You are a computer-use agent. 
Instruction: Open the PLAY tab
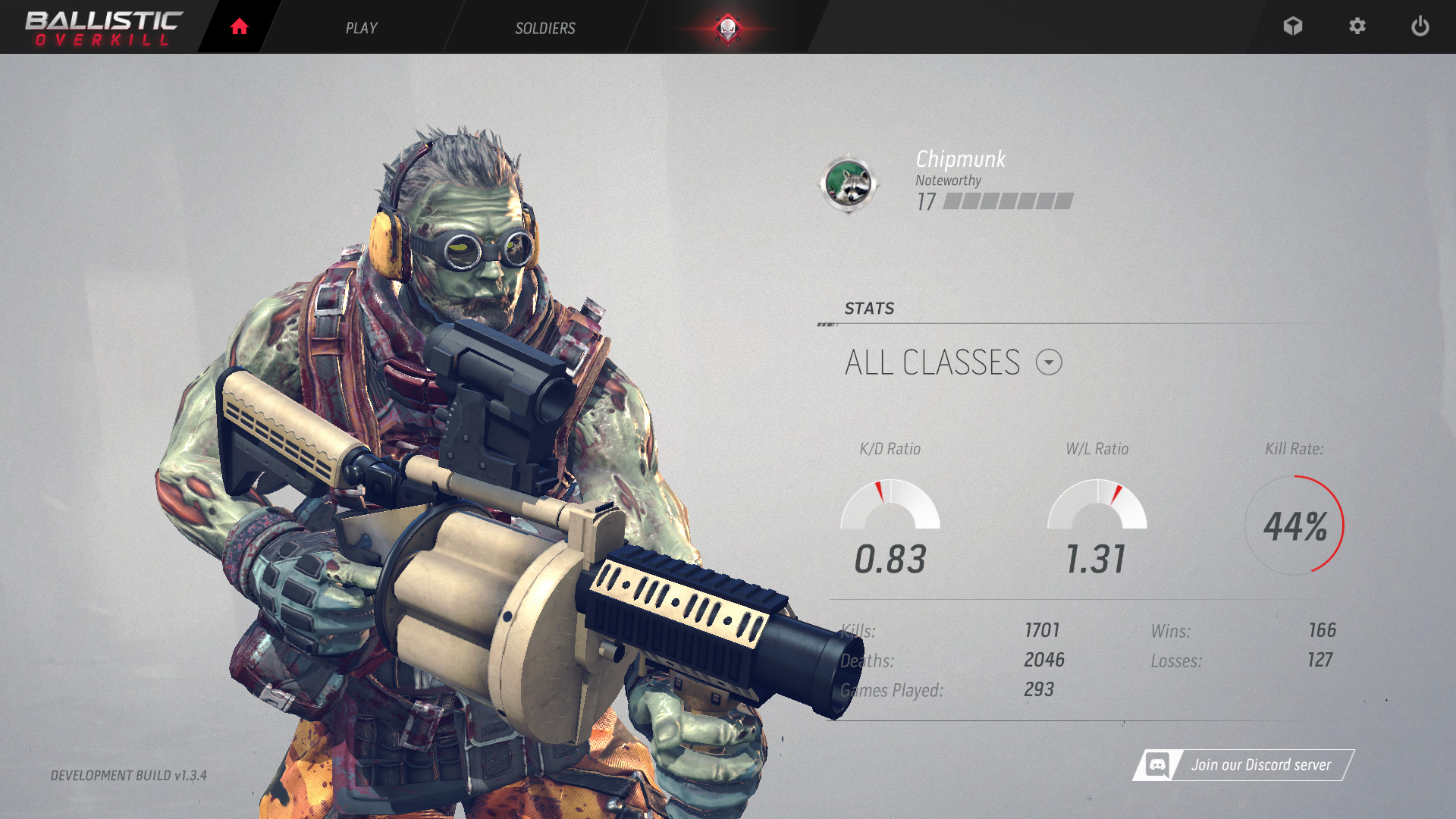pos(361,28)
